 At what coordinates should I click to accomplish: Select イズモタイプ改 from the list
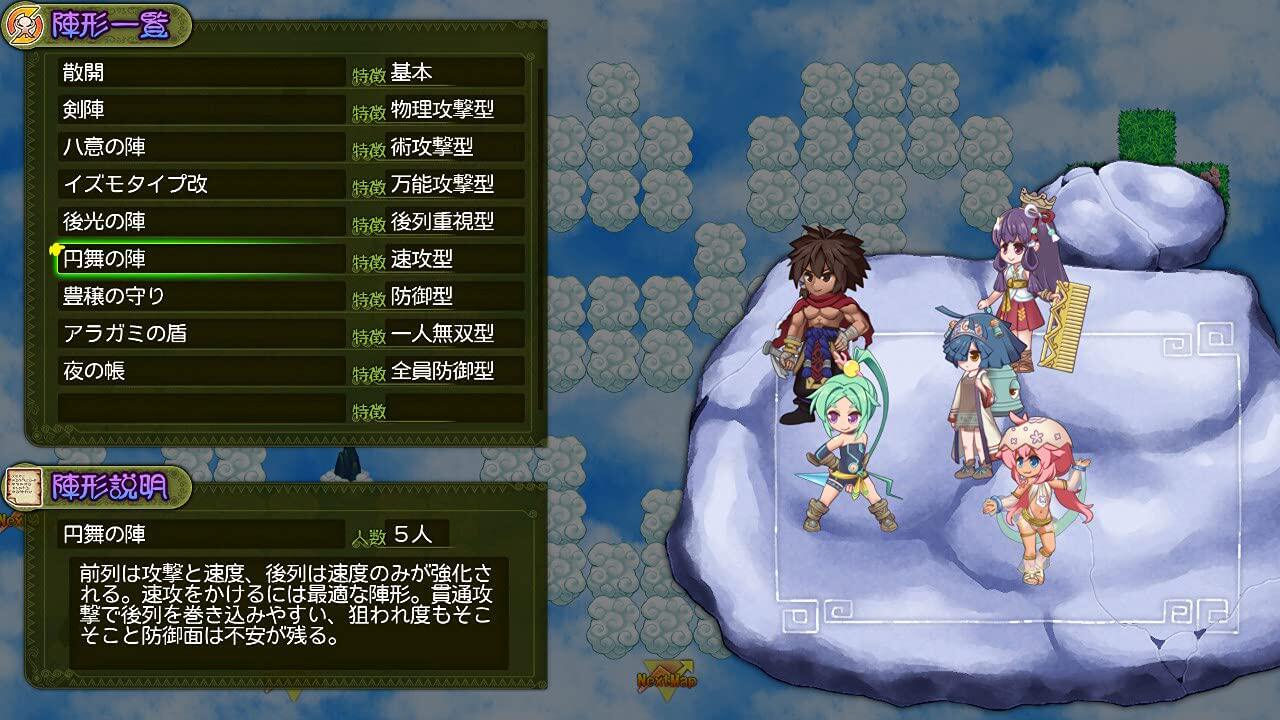(x=200, y=184)
